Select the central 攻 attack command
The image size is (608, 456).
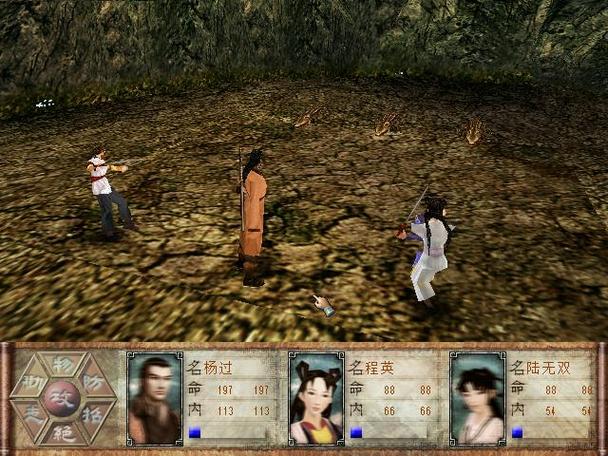(x=62, y=397)
